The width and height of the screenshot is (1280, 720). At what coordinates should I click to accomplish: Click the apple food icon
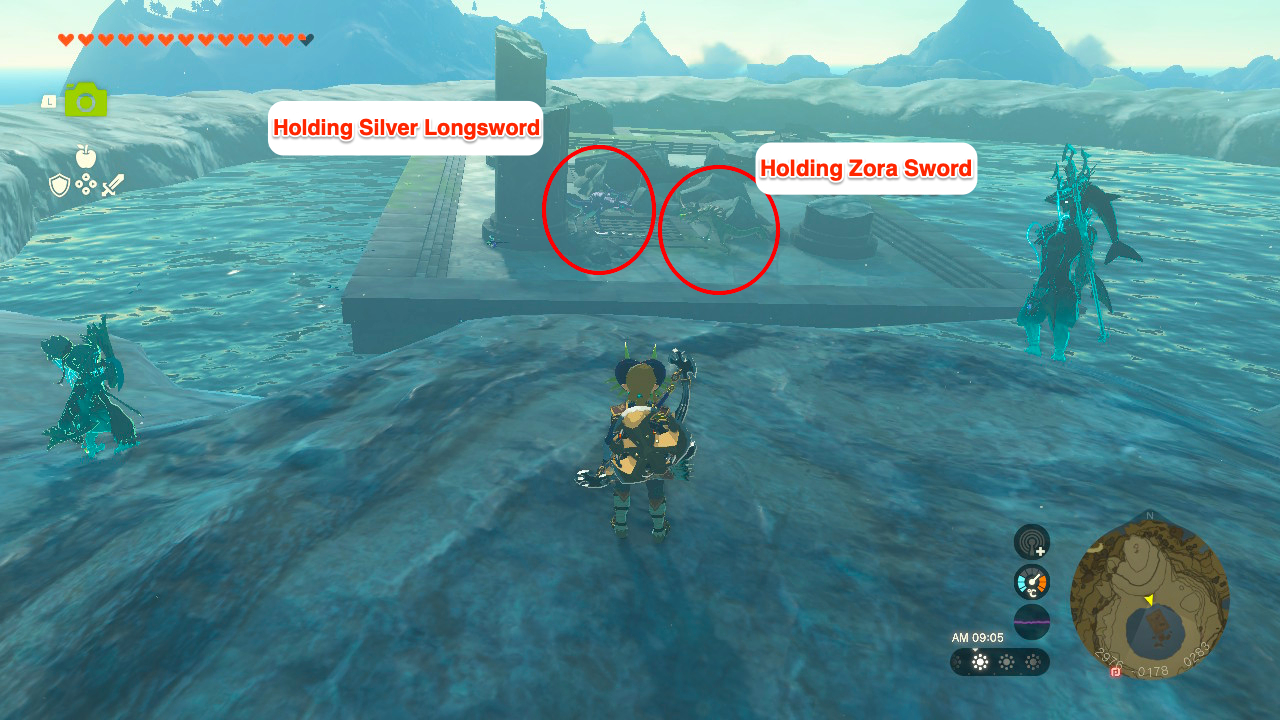coord(86,156)
